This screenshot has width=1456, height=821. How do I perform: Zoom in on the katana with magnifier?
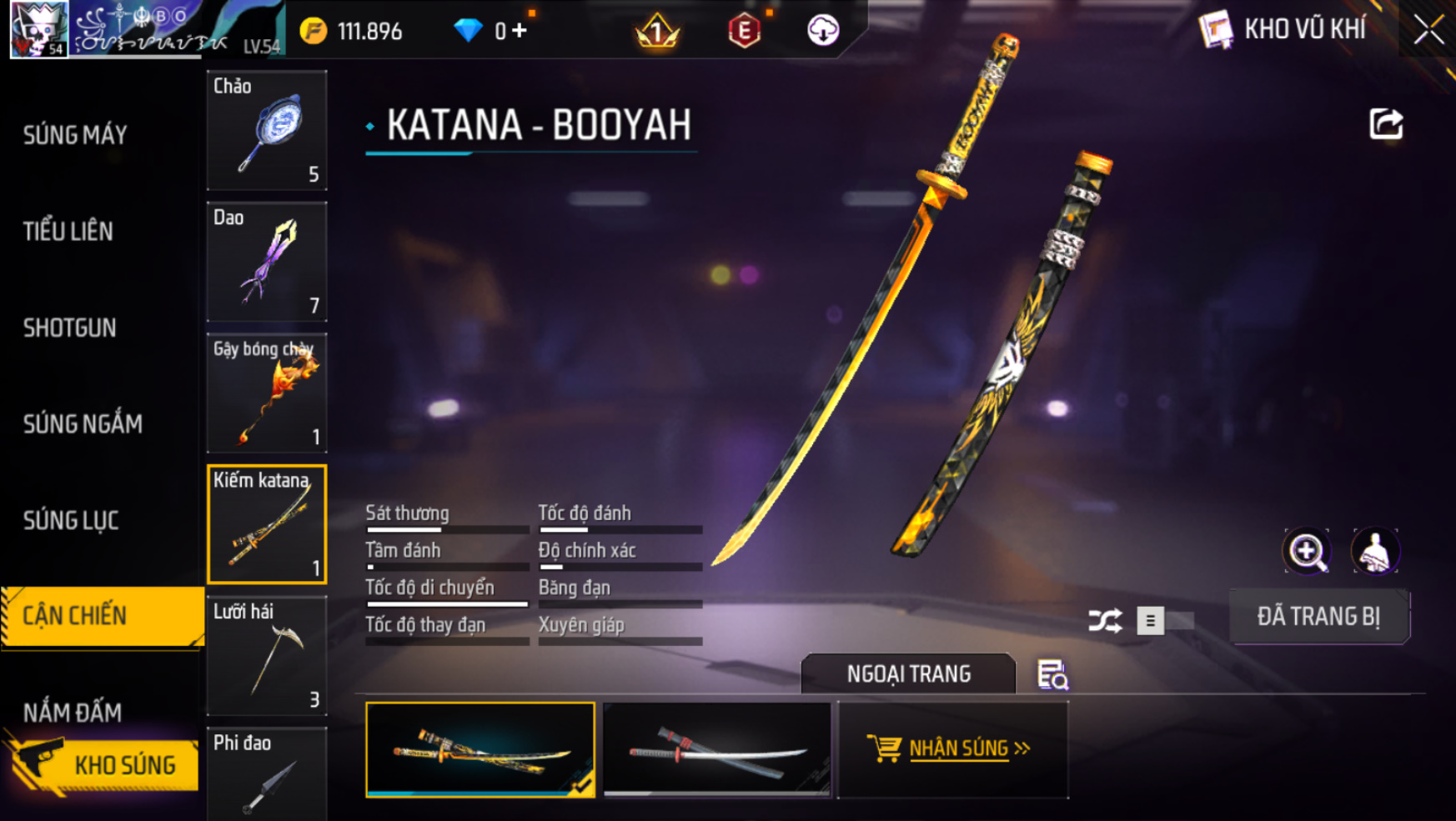(1307, 551)
